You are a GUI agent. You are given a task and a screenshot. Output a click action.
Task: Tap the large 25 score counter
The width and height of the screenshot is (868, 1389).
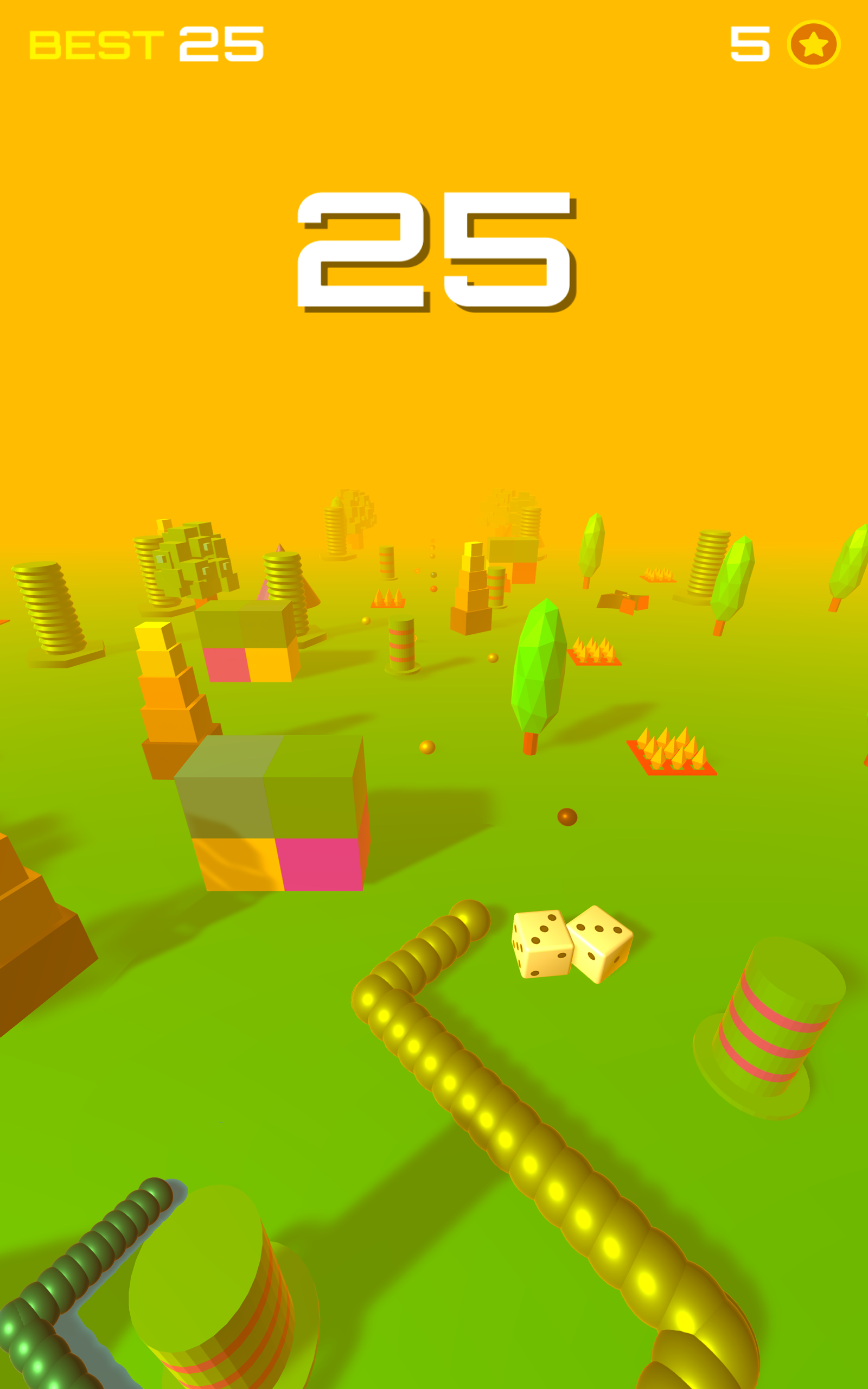tap(436, 252)
